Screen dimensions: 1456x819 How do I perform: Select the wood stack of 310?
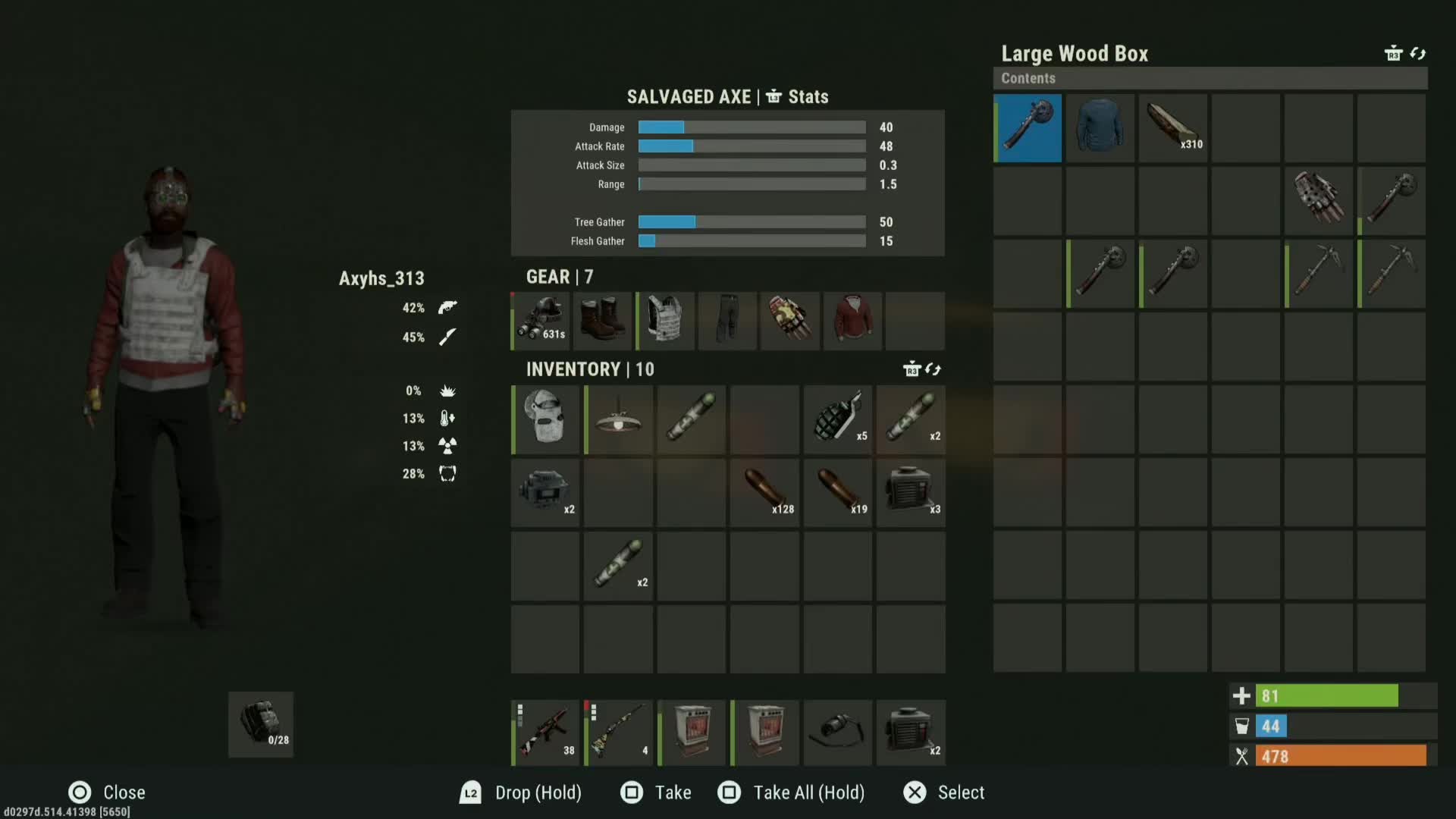pos(1173,128)
